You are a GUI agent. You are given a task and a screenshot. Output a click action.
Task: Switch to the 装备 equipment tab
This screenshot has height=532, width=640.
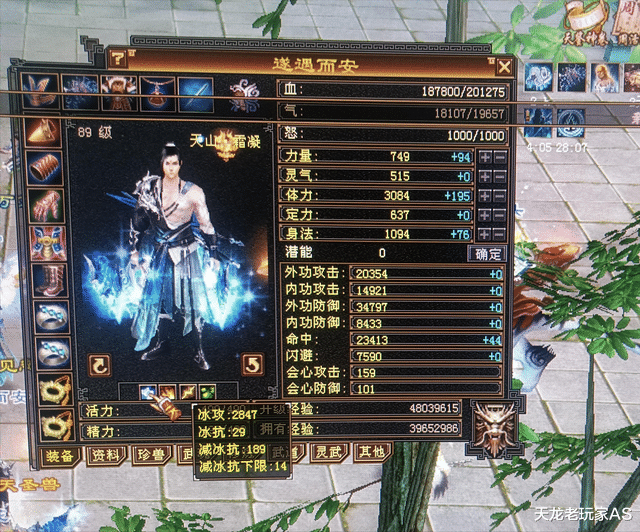(x=59, y=455)
